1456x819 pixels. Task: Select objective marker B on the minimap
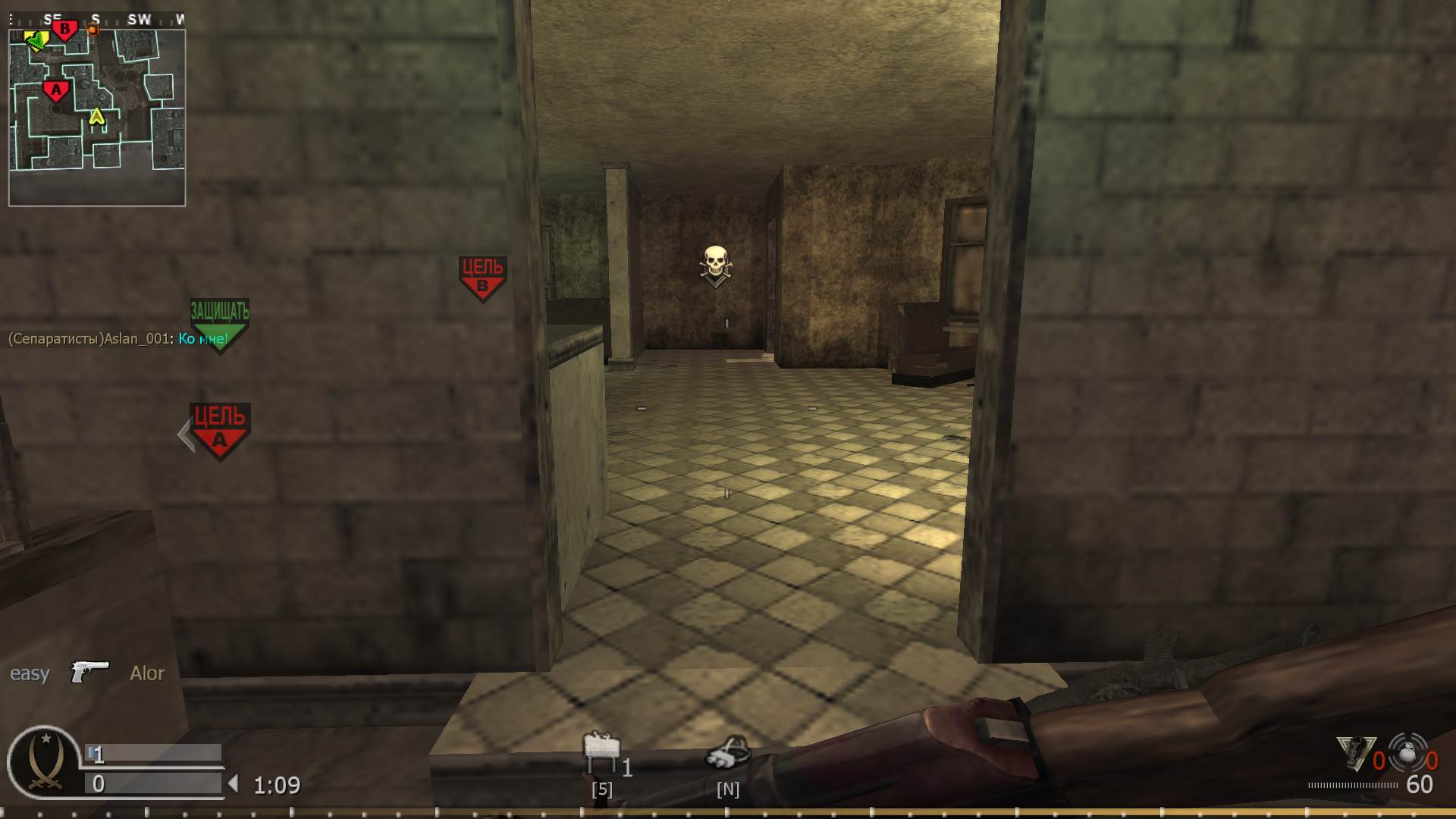64,28
